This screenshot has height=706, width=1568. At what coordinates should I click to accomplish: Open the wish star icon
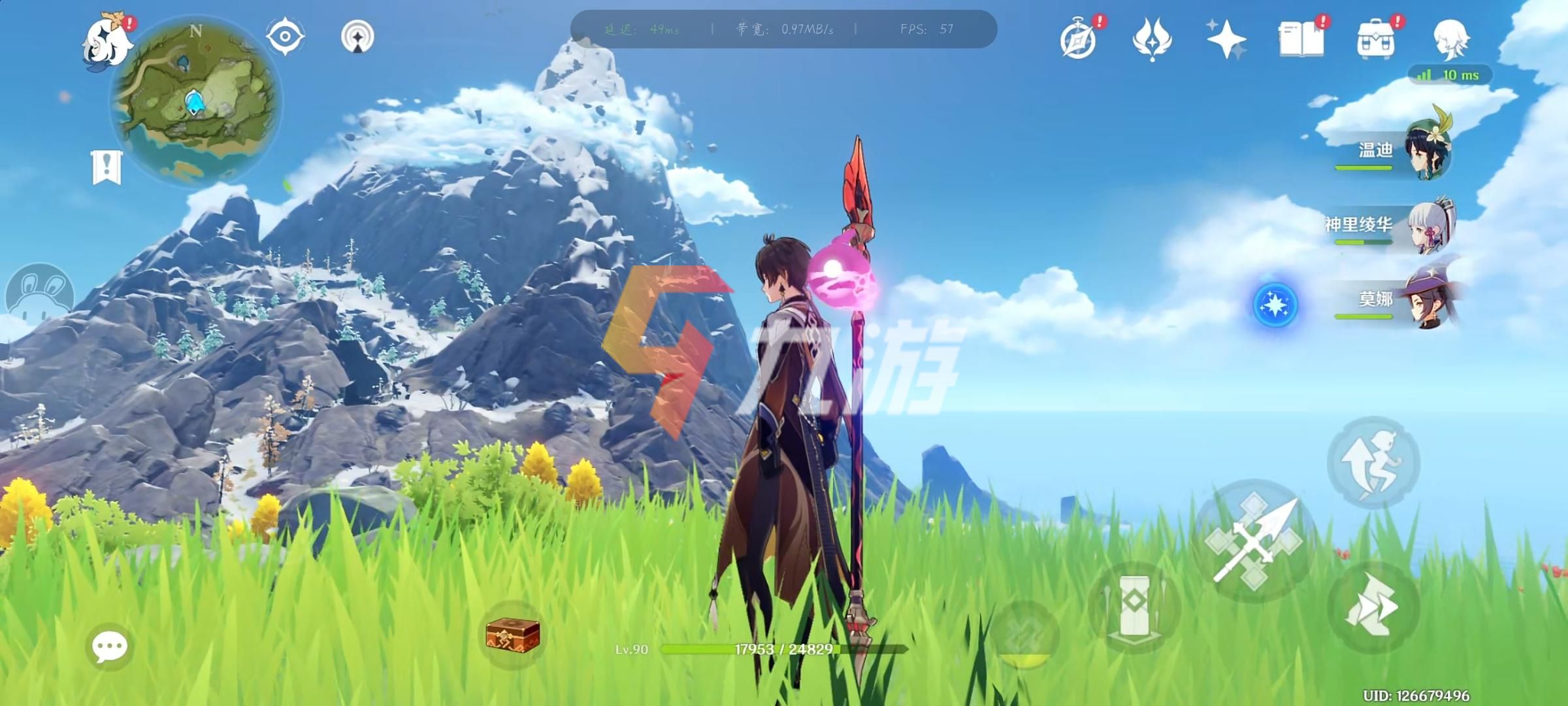(x=1226, y=40)
